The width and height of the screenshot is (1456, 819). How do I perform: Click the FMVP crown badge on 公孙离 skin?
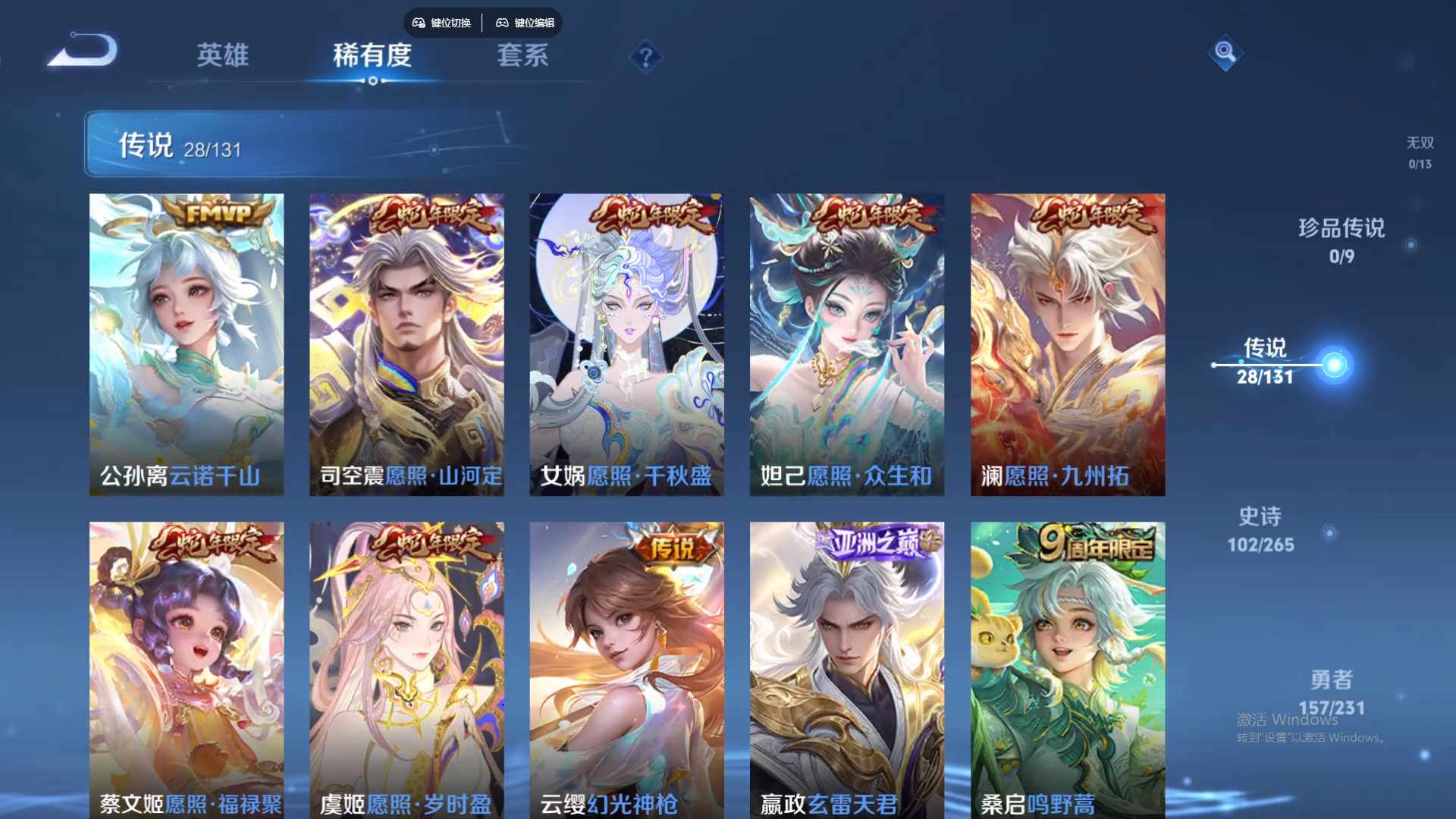[x=215, y=213]
